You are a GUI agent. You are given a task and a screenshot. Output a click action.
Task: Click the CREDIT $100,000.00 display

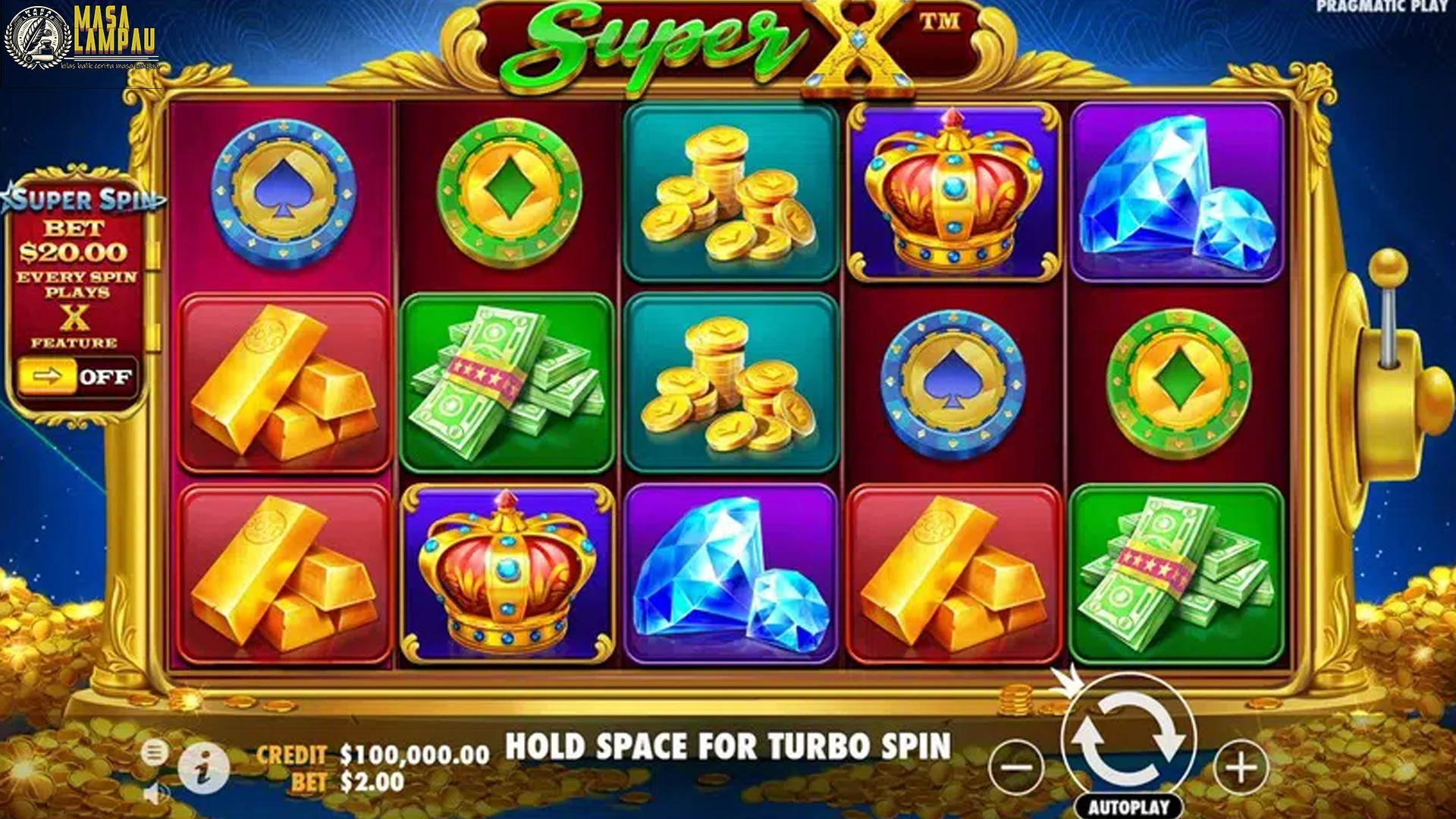(x=372, y=755)
